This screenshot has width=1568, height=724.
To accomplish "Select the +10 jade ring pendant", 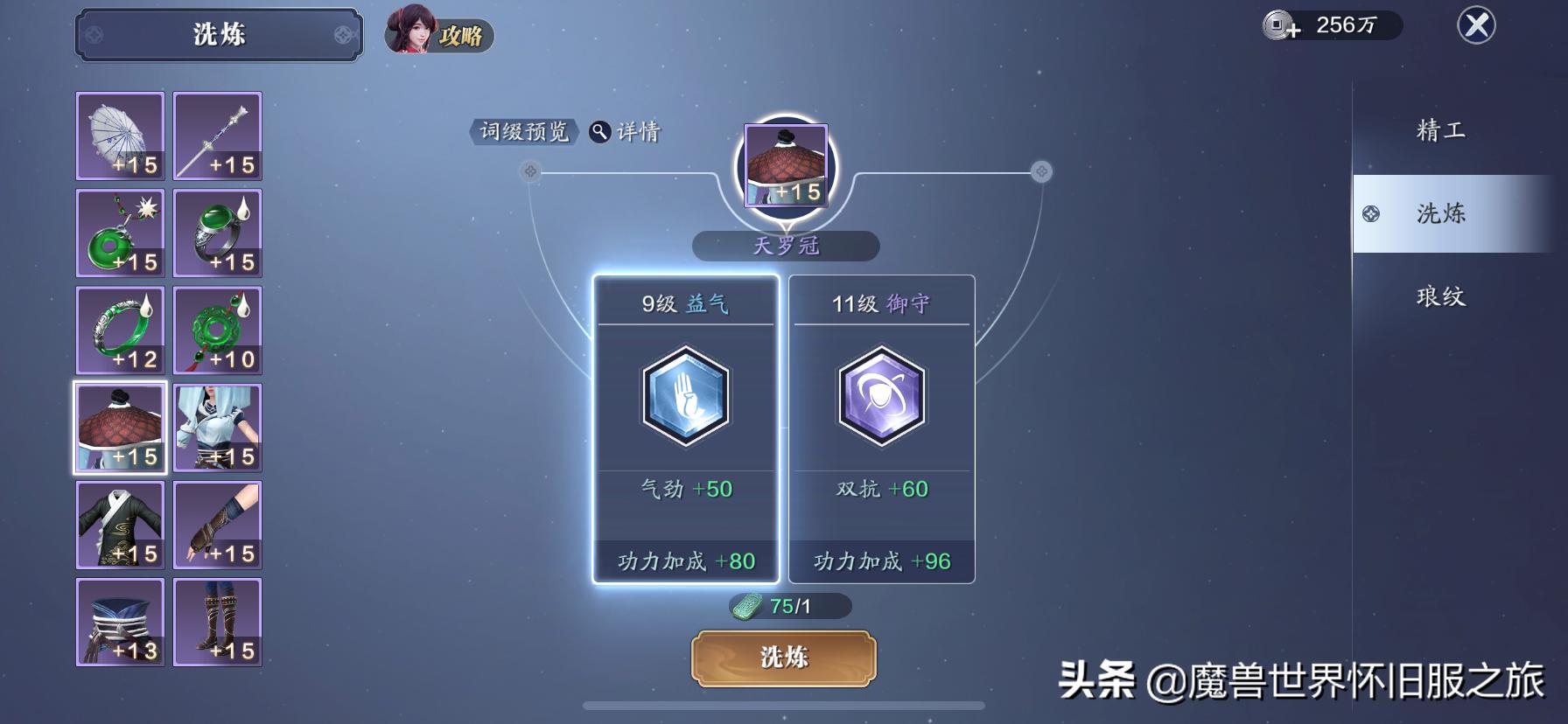I will [x=218, y=331].
